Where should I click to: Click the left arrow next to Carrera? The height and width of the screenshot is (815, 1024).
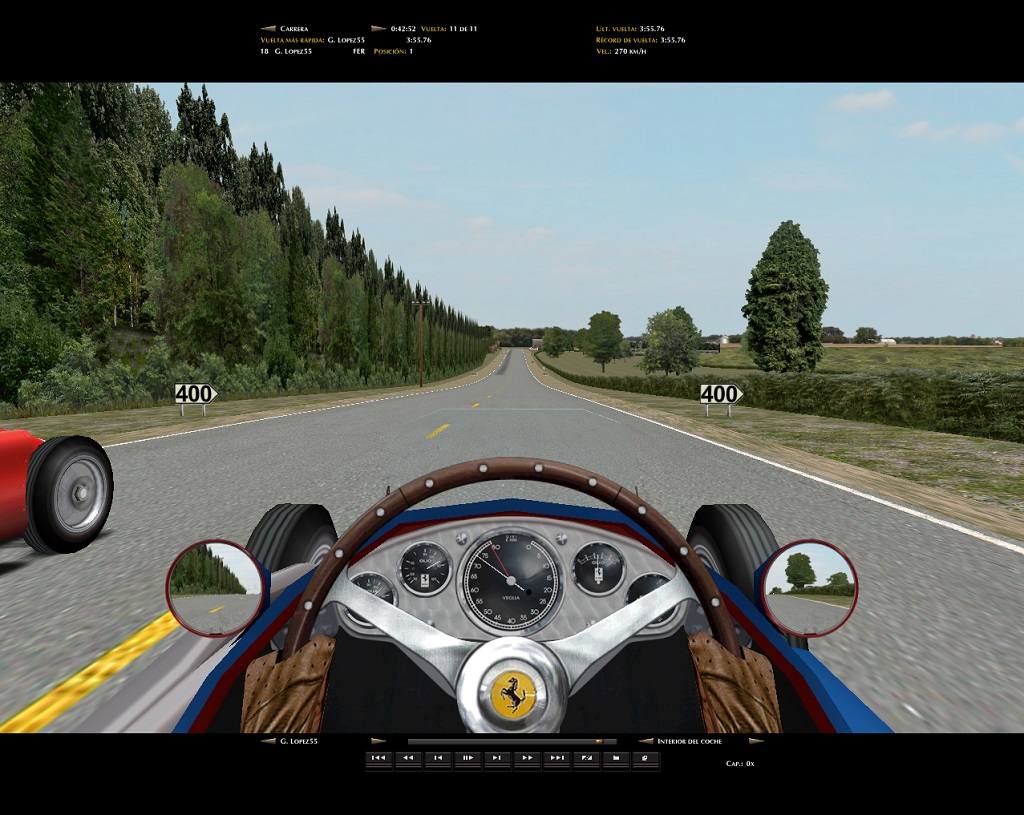tap(267, 29)
